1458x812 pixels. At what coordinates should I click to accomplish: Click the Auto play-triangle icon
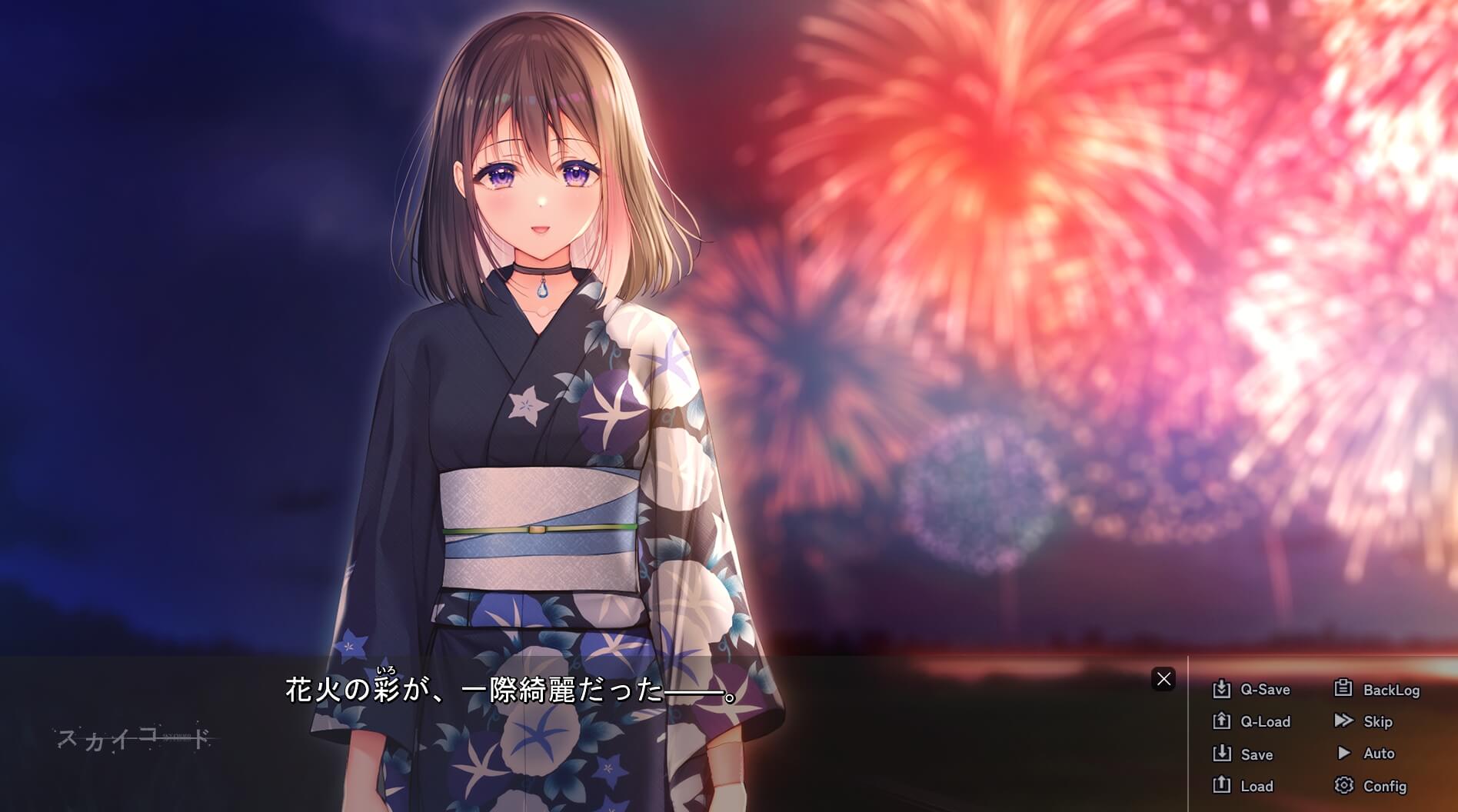(1344, 754)
